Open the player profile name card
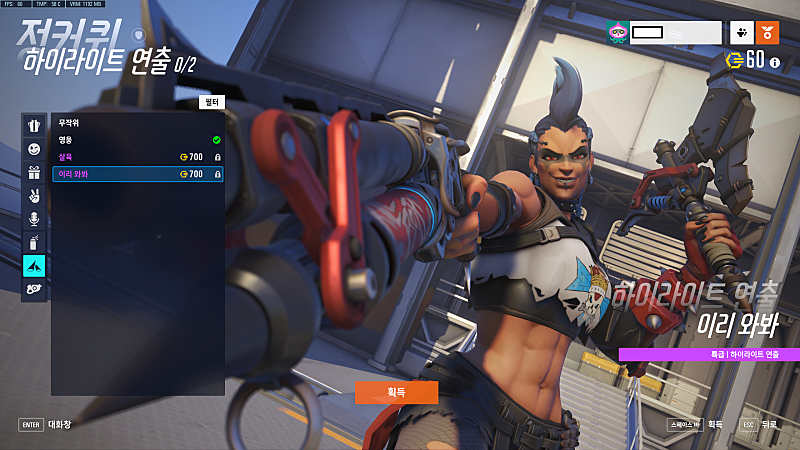Screen dimensions: 800x450 [x=675, y=33]
